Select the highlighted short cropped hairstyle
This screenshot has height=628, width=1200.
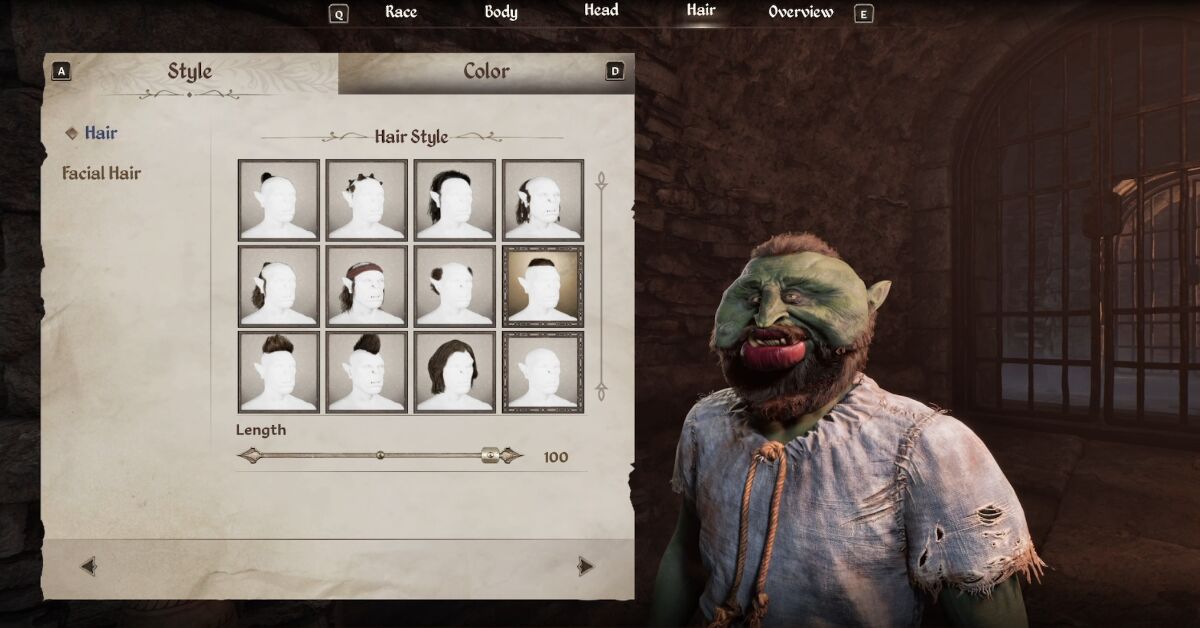coord(543,286)
